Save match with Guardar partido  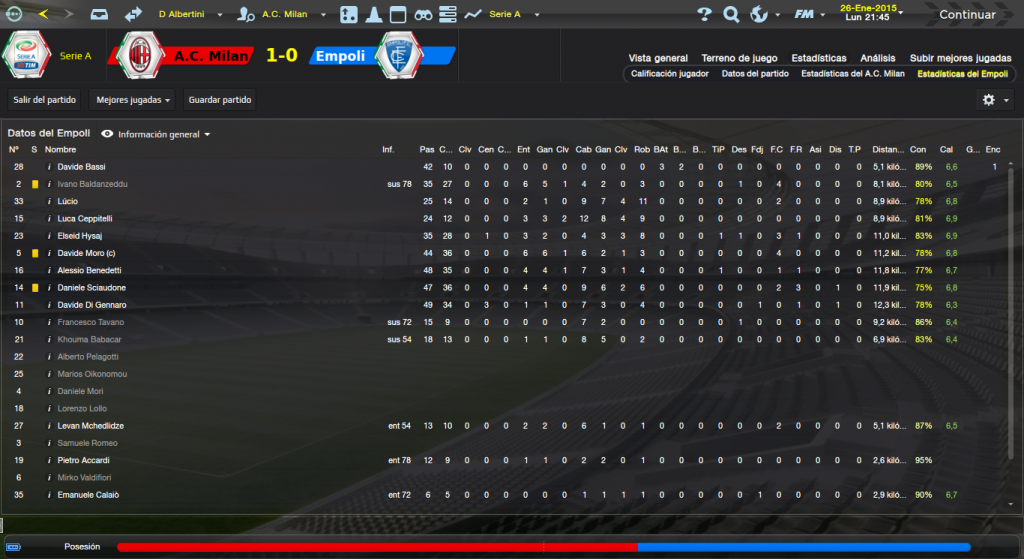[x=218, y=100]
